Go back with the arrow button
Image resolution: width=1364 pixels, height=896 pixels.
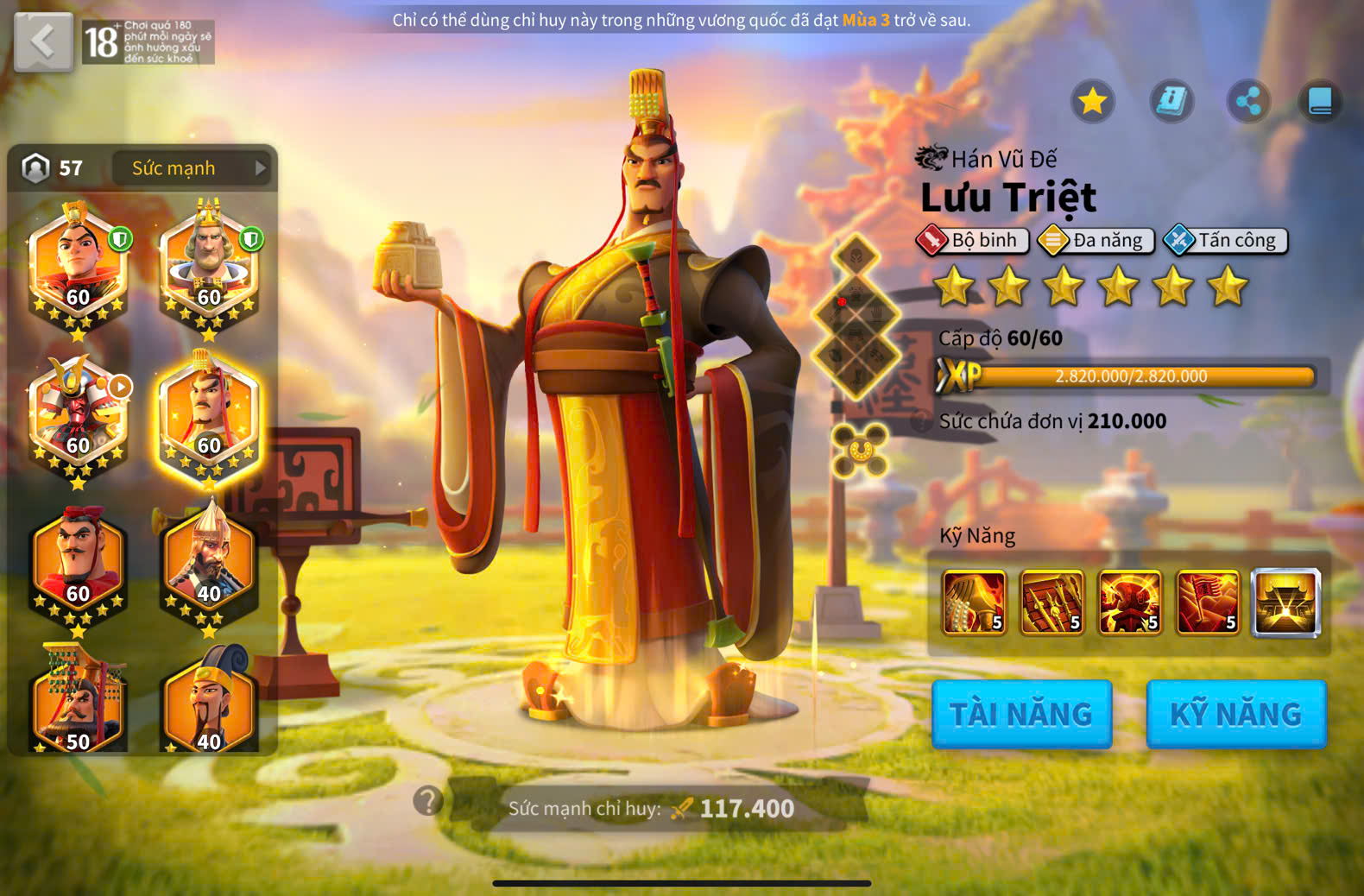[43, 41]
